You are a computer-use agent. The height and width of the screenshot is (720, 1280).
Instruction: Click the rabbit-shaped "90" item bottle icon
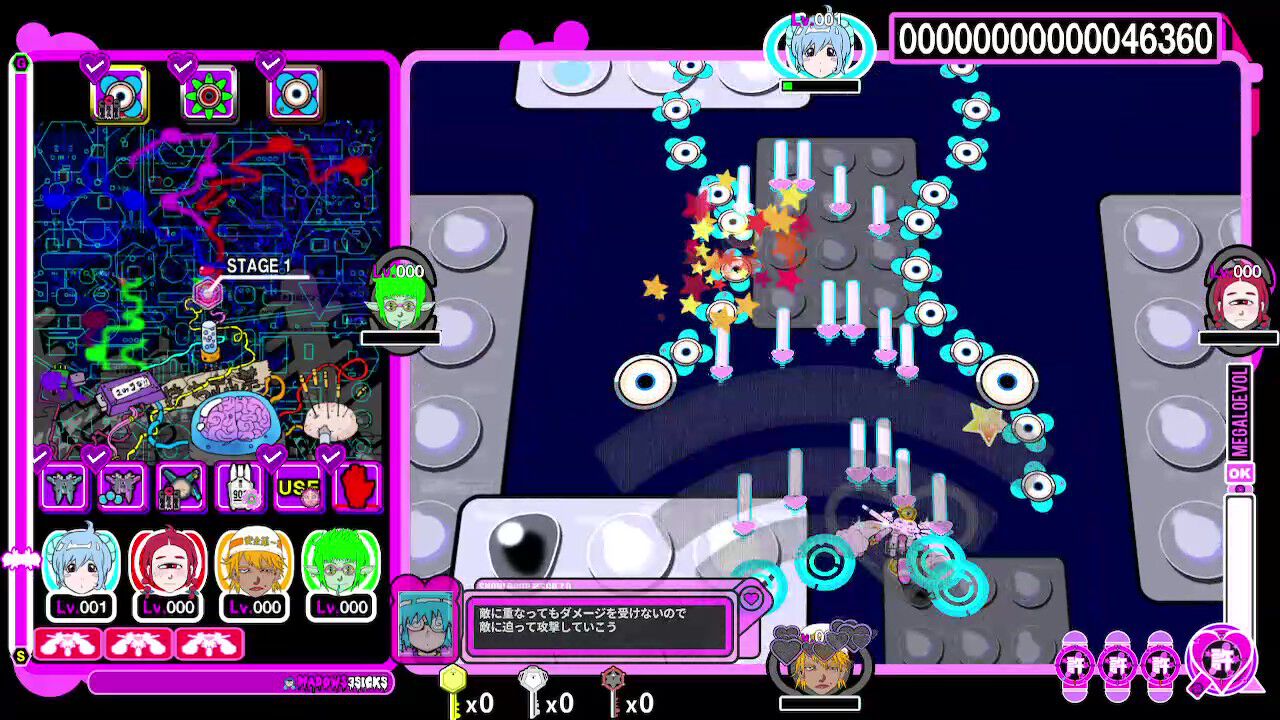239,488
